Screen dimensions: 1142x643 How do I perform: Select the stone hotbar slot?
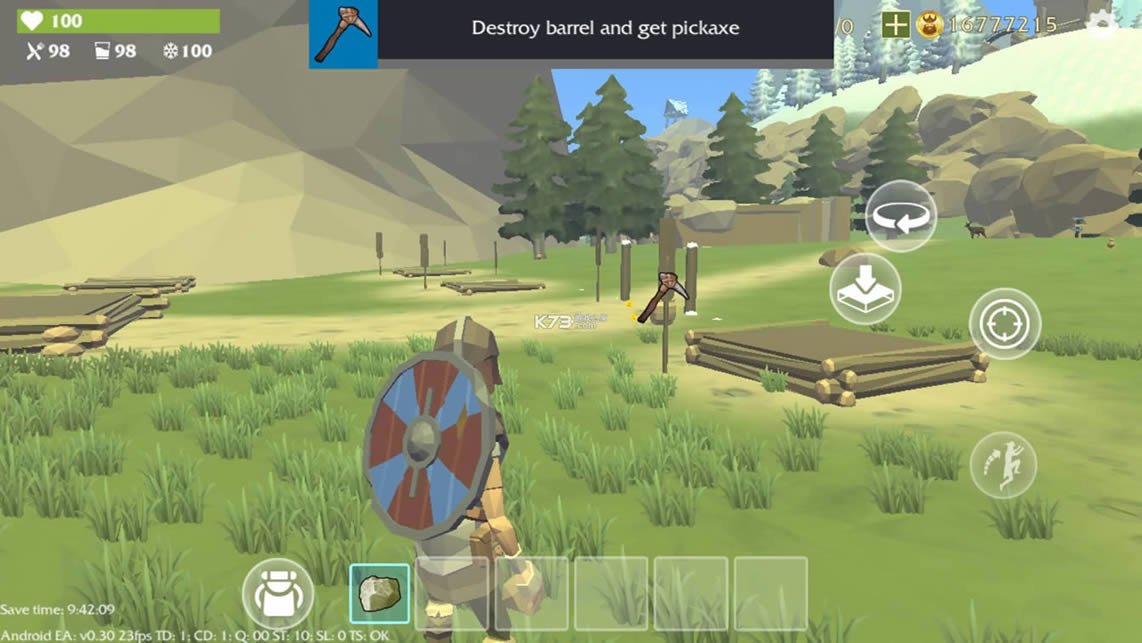tap(379, 593)
